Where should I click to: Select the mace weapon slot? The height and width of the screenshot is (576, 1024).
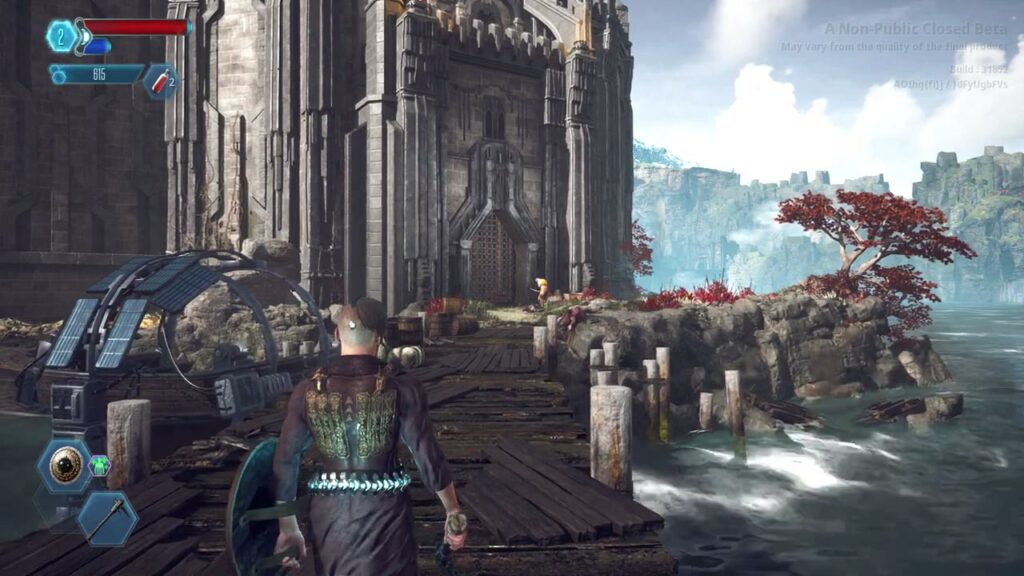point(105,516)
